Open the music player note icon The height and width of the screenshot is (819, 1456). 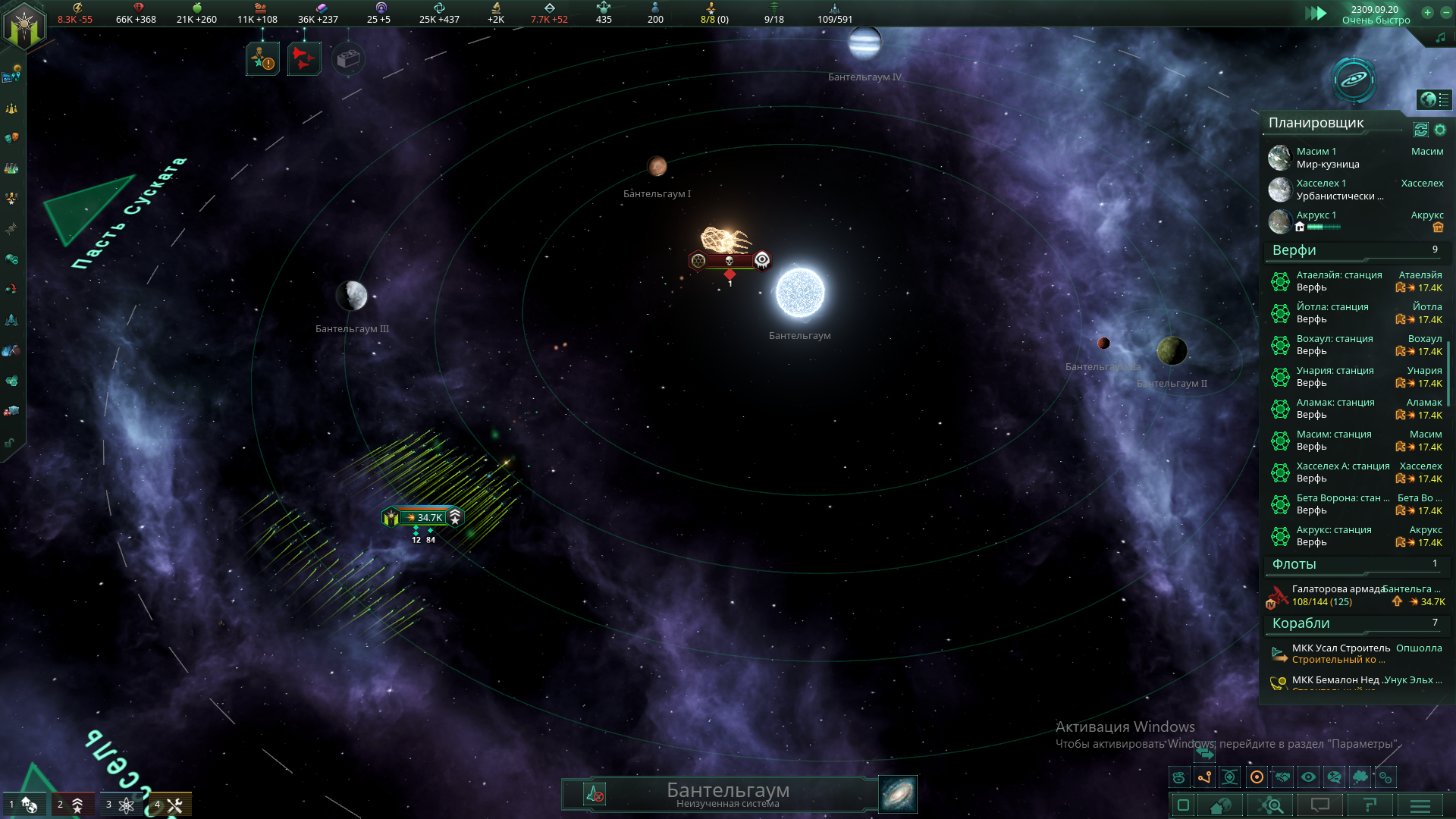coord(1440,37)
